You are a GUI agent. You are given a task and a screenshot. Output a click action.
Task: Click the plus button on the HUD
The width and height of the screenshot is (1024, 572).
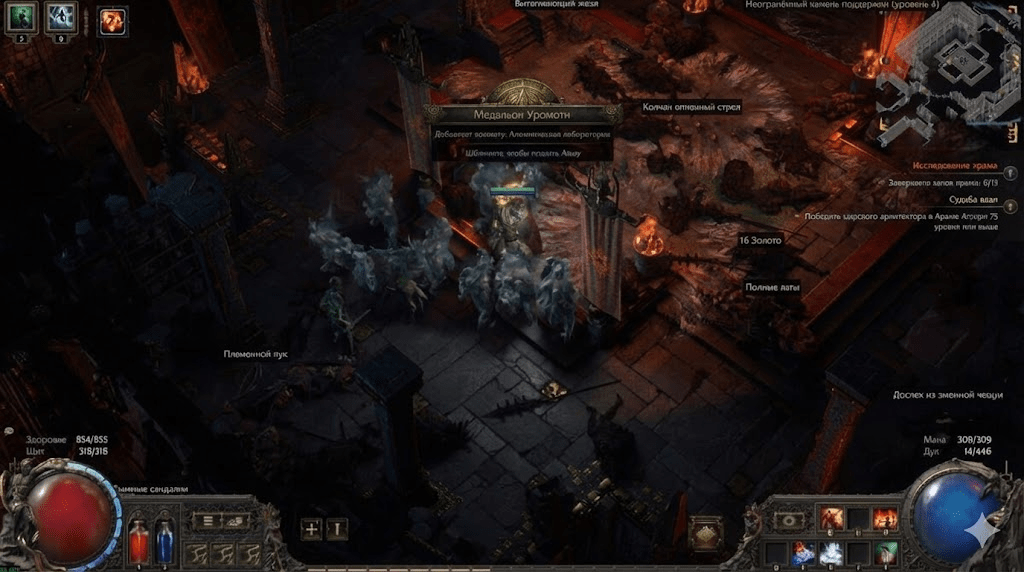point(311,529)
